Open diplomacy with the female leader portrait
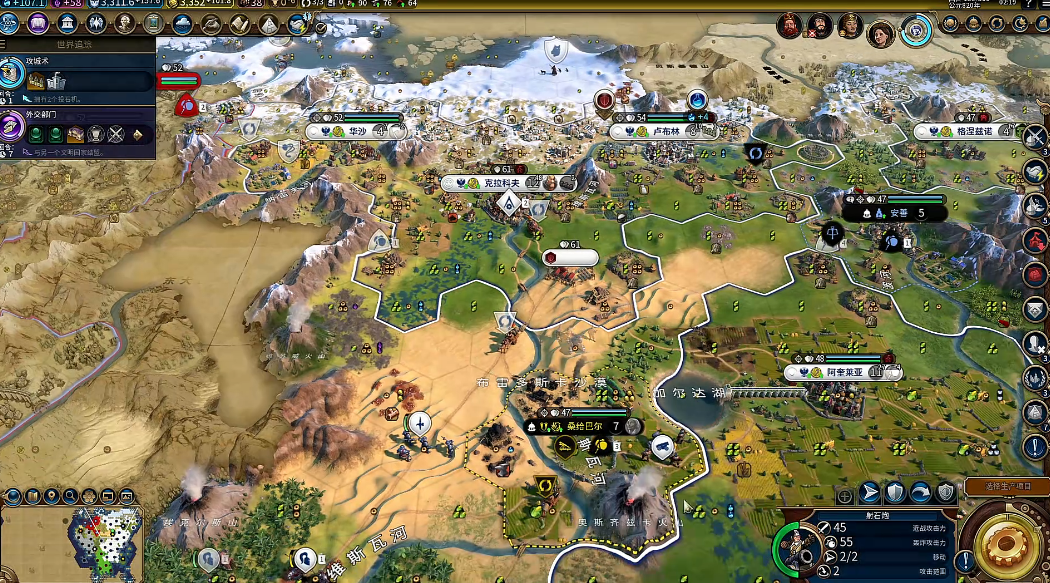The height and width of the screenshot is (583, 1050). [879, 30]
